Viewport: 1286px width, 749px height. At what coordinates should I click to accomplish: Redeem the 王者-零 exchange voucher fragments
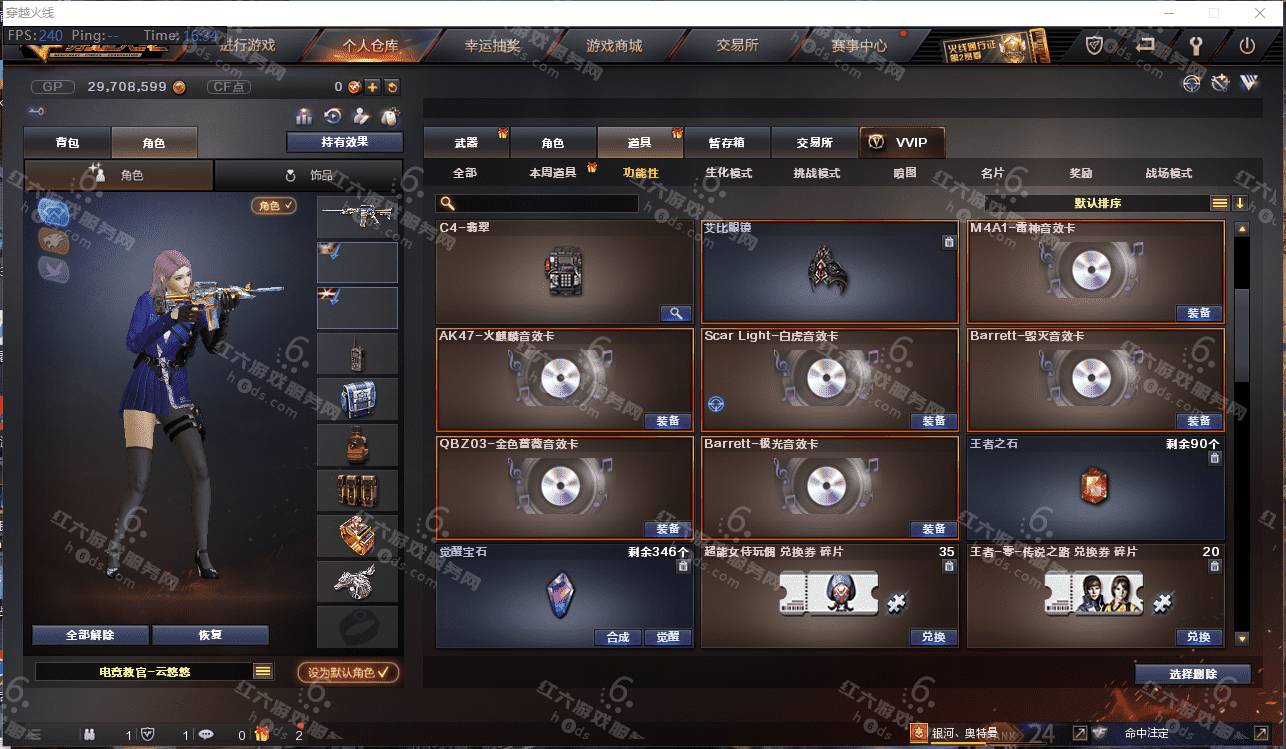pyautogui.click(x=1198, y=637)
